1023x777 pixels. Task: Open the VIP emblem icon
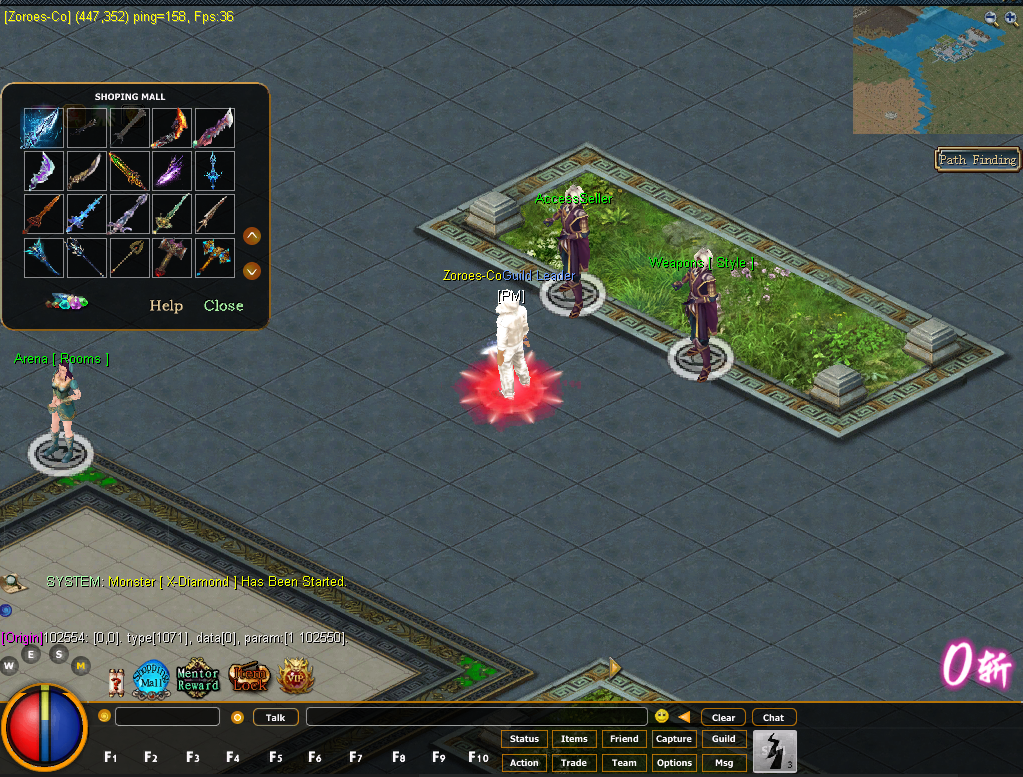click(x=295, y=678)
